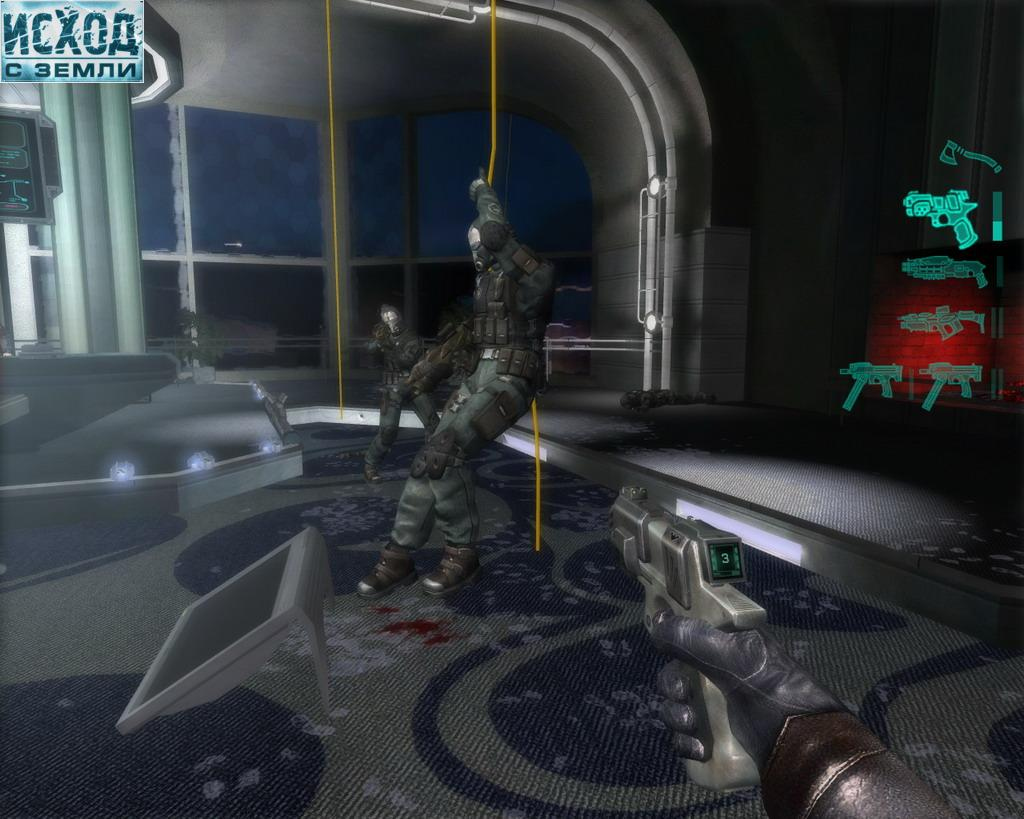Choose the highlighted pistol weapon icon

point(940,216)
